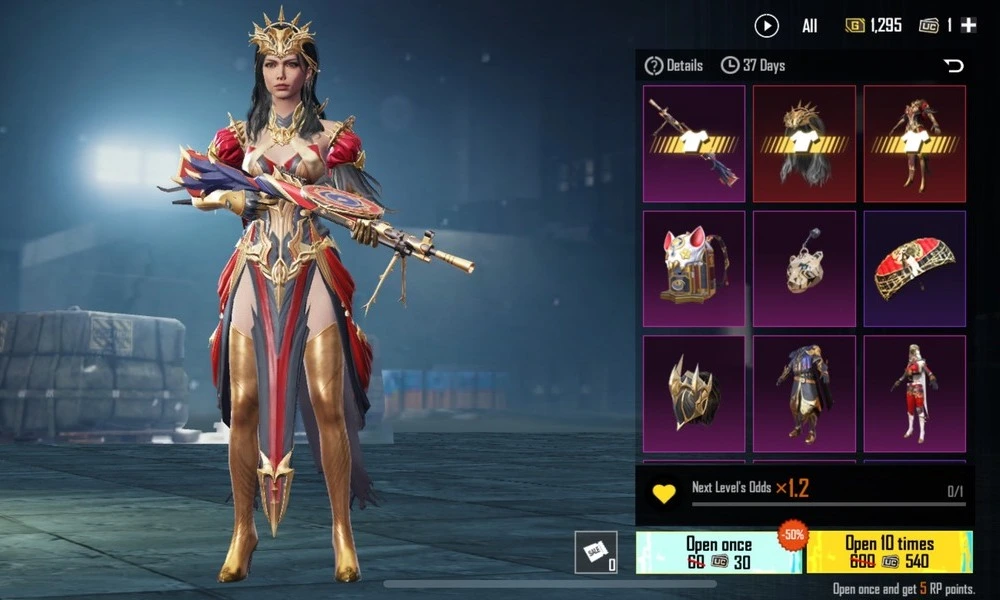Screen dimensions: 1000x600
Task: Select the blue and gold armor set
Action: (x=804, y=393)
